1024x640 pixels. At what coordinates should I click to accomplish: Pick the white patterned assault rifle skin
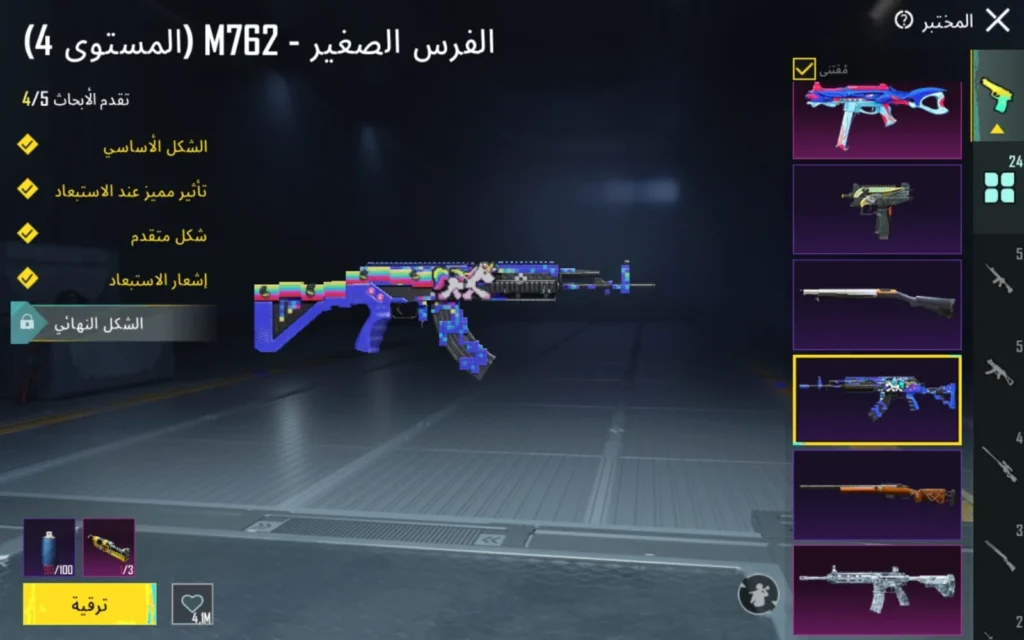pos(877,589)
